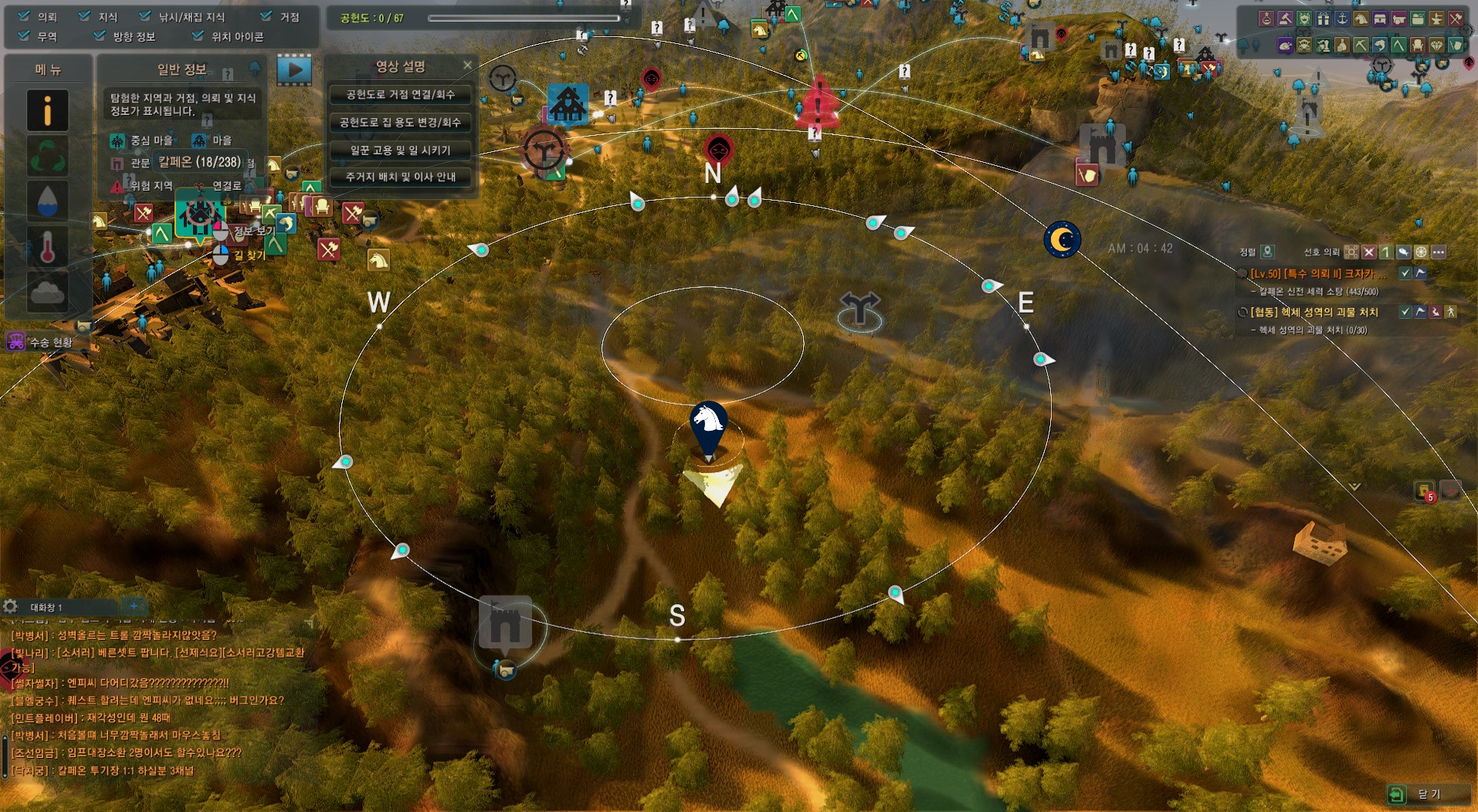The height and width of the screenshot is (812, 1478).
Task: Show the water drop groundwater view
Action: coord(47,201)
